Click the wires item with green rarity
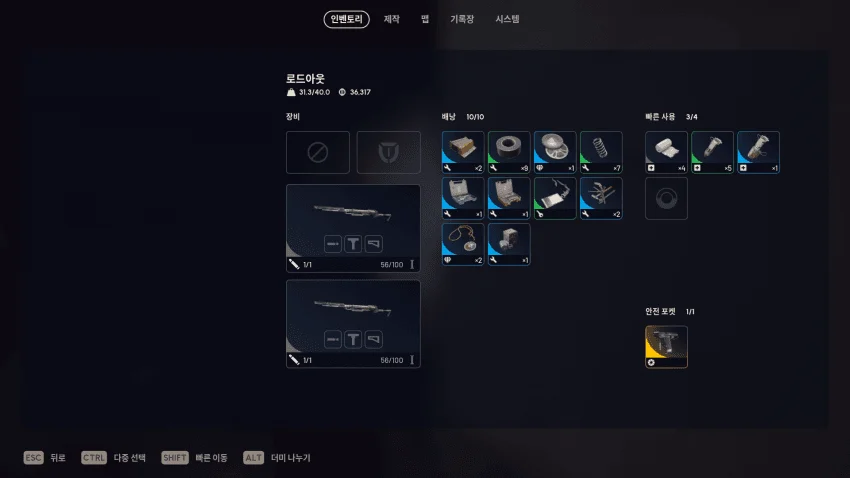The width and height of the screenshot is (850, 478). 555,198
